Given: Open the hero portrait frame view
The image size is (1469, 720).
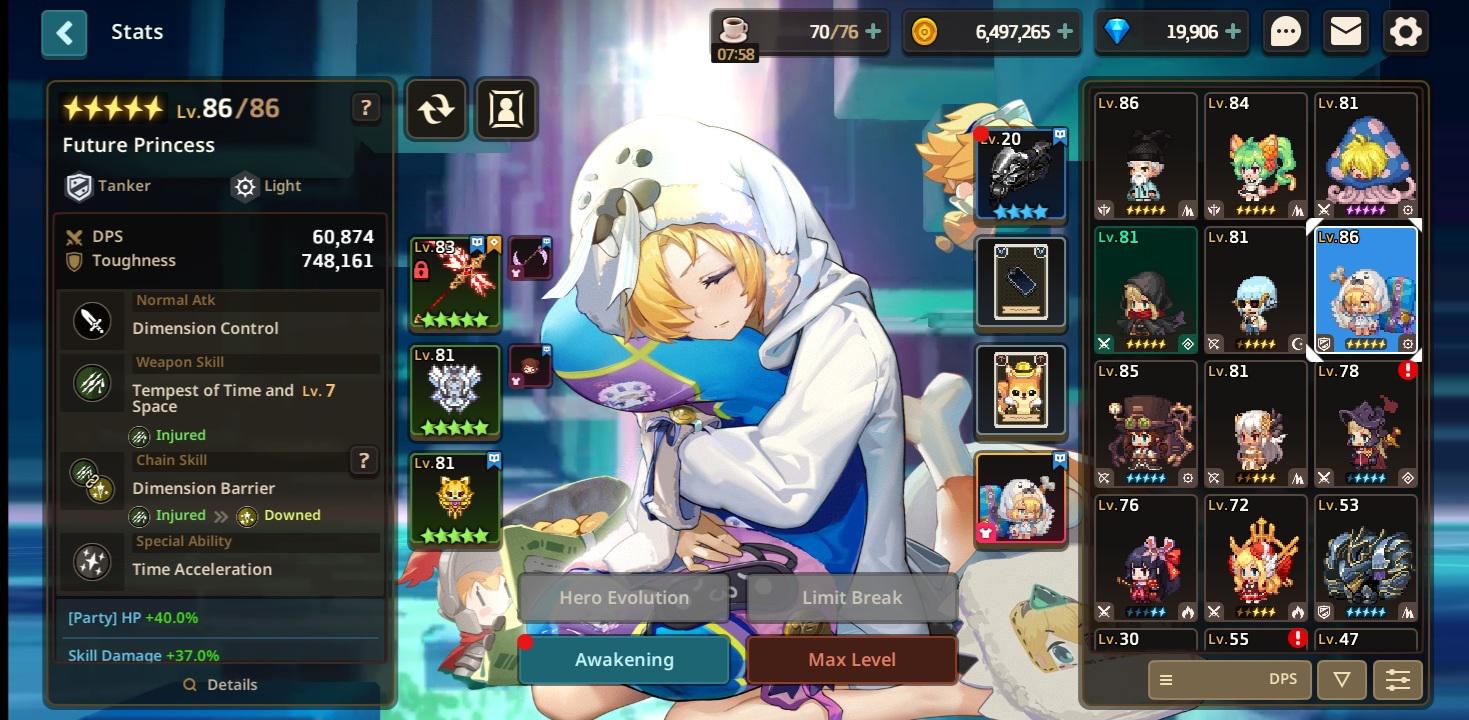Looking at the screenshot, I should click(506, 109).
